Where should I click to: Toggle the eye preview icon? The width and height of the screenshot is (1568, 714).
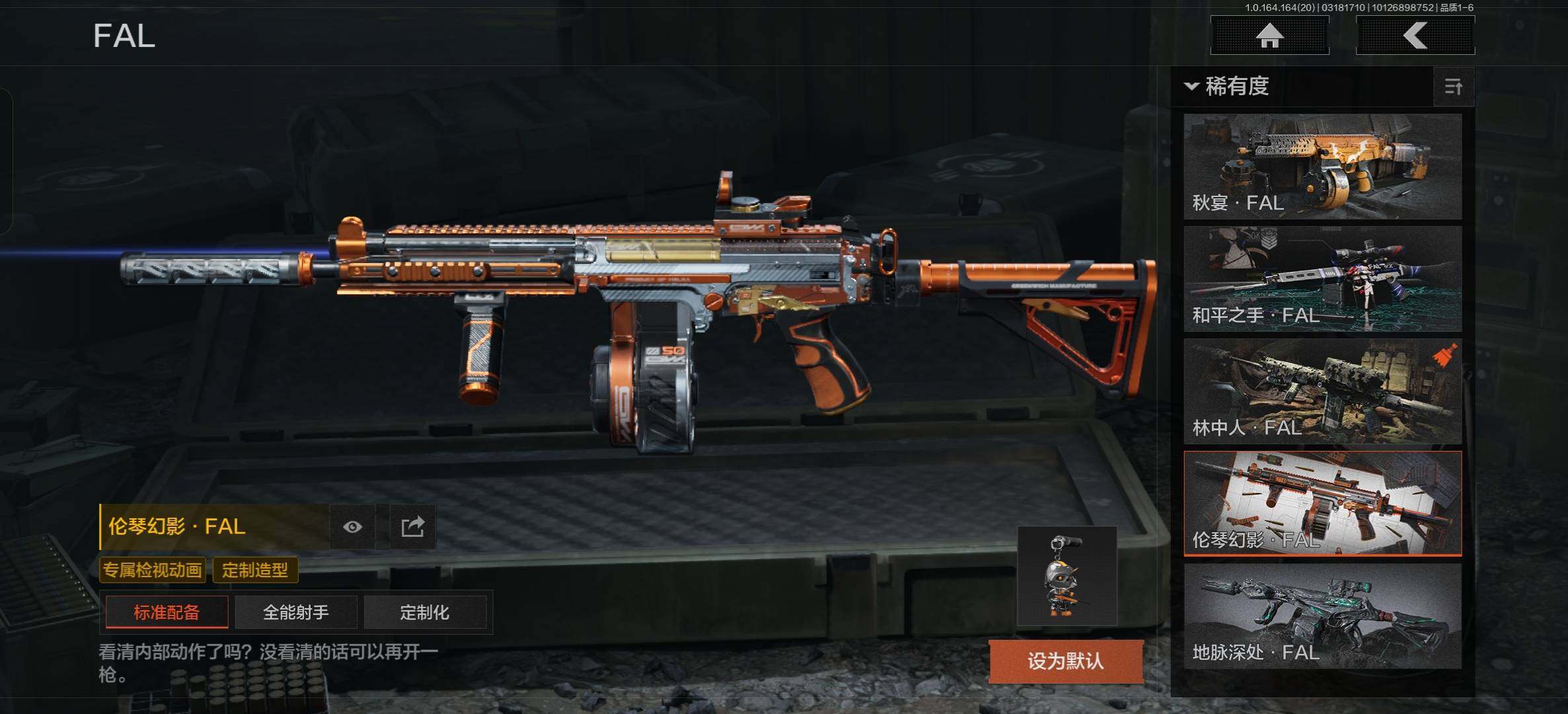pyautogui.click(x=352, y=527)
